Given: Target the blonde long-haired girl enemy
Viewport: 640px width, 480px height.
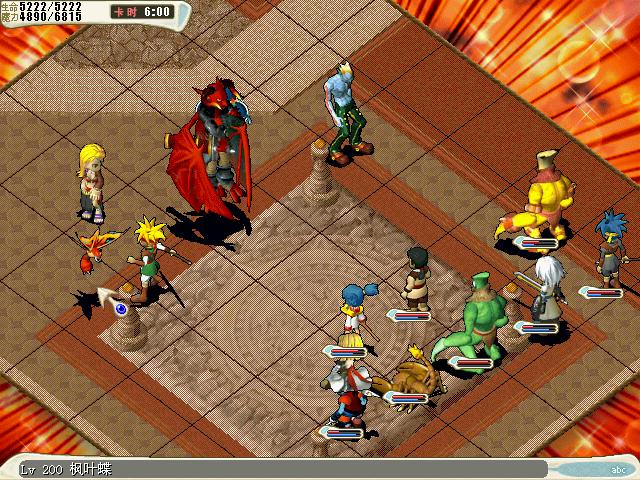Looking at the screenshot, I should 92,180.
